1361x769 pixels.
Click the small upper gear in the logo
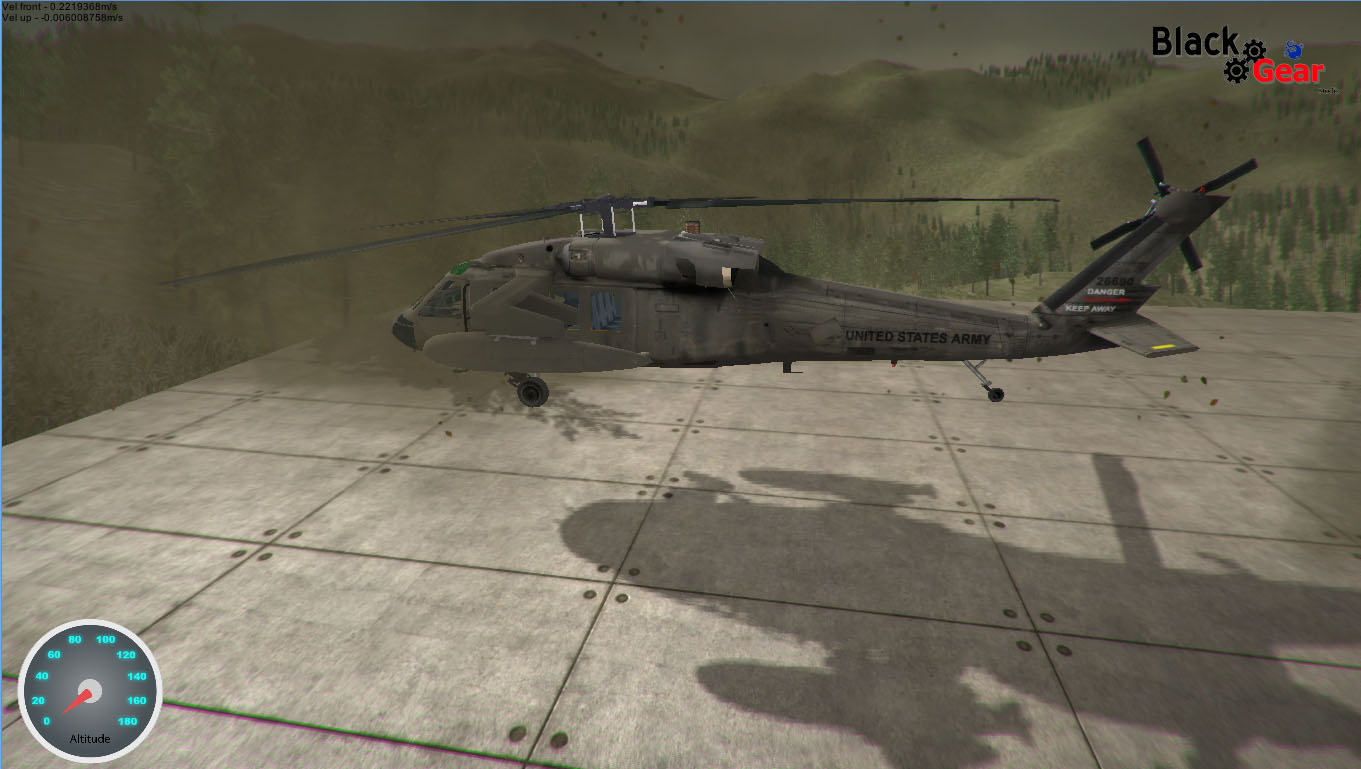pyautogui.click(x=1254, y=50)
